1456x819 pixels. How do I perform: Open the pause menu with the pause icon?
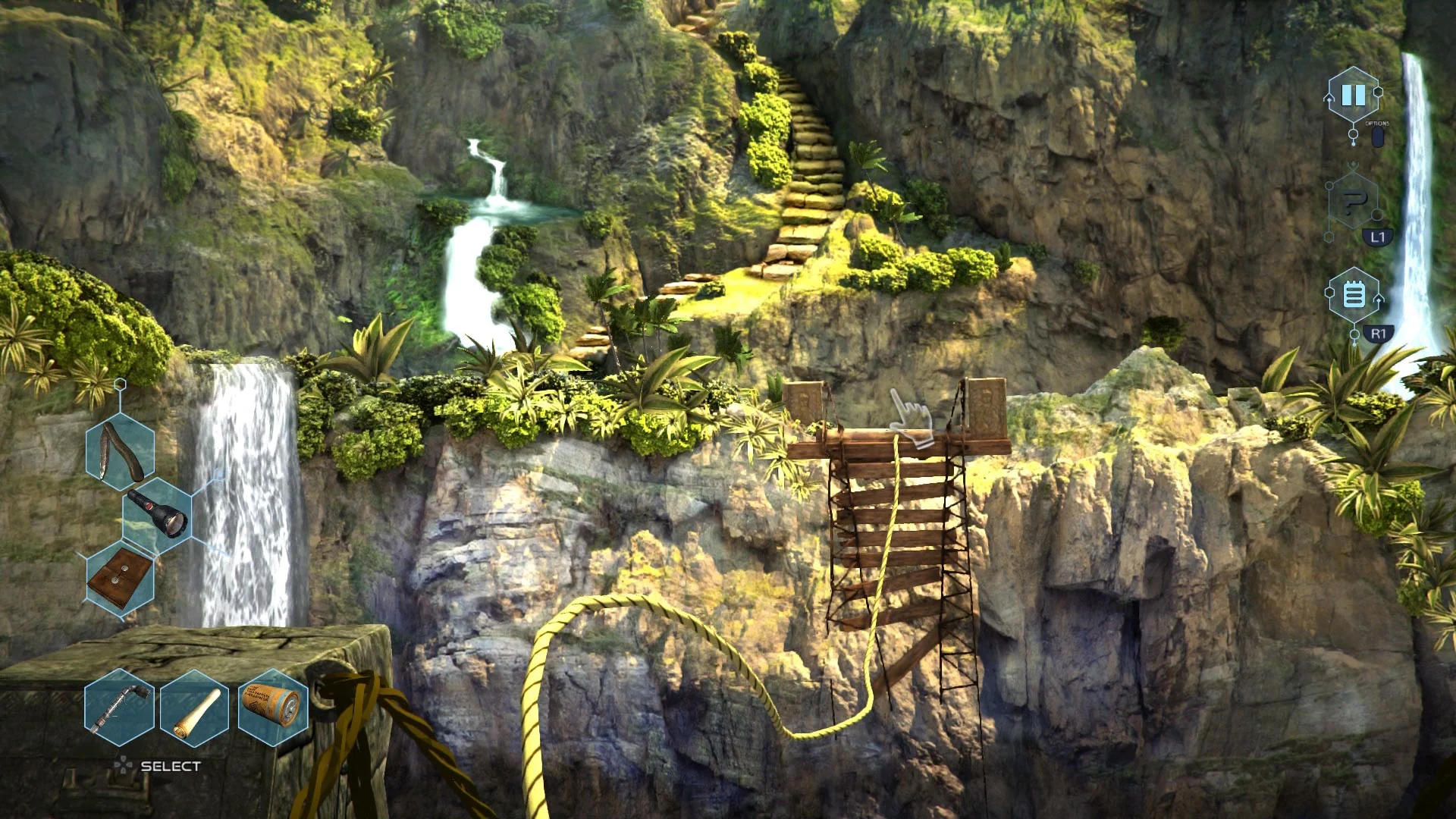click(x=1354, y=95)
